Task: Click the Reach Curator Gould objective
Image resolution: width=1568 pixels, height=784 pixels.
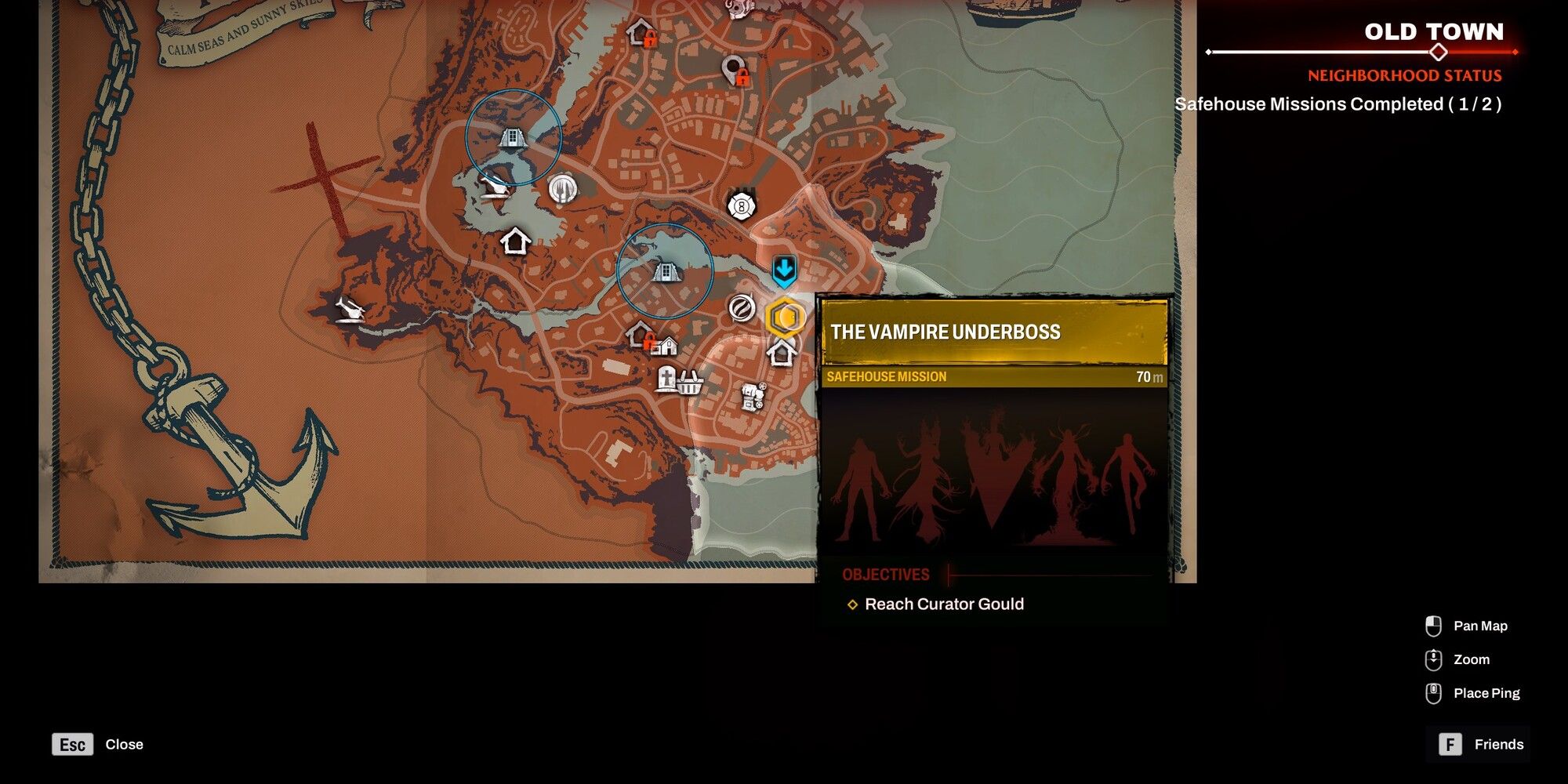Action: point(943,604)
